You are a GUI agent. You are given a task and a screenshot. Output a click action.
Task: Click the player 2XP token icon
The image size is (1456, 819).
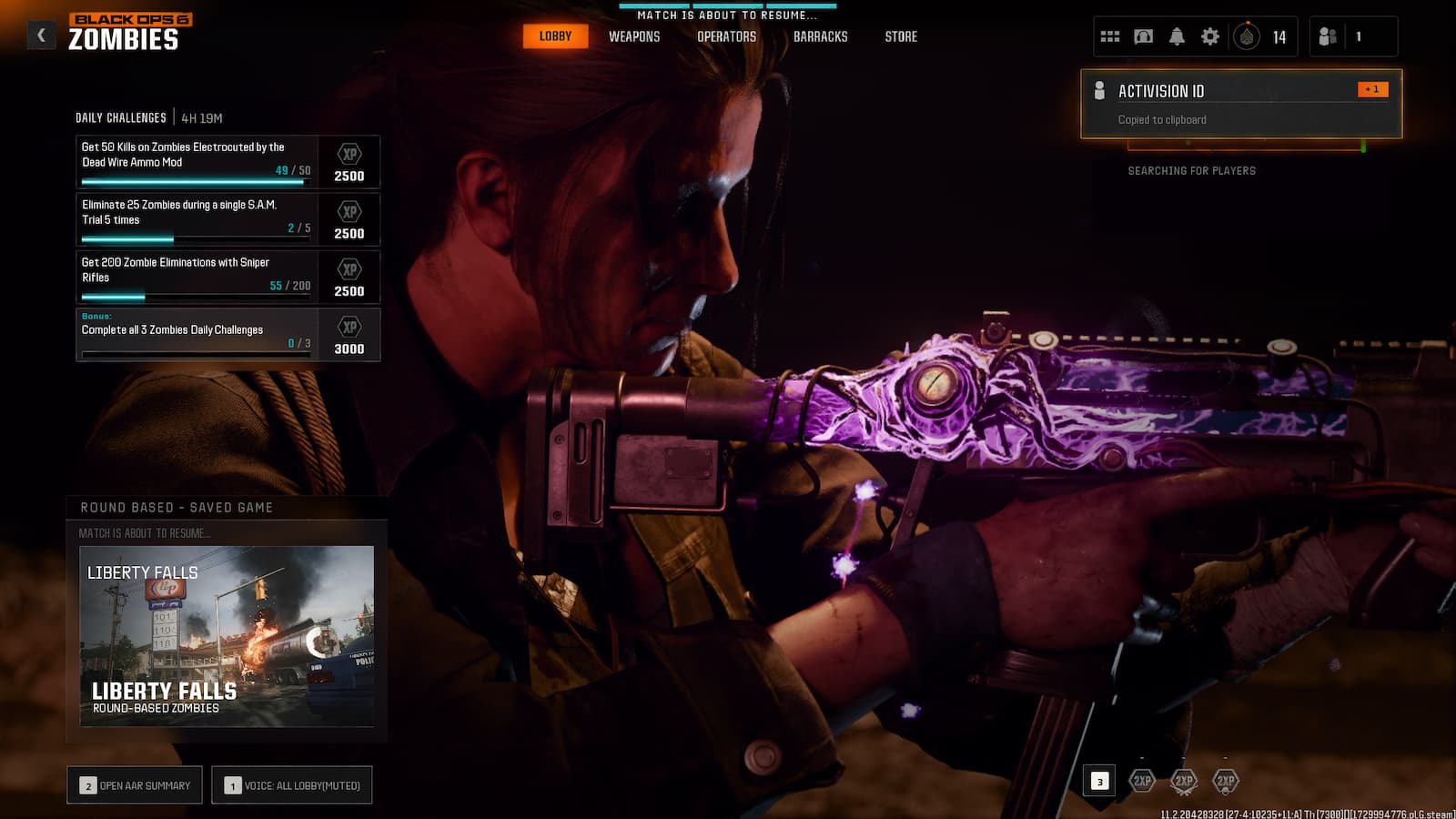(x=1140, y=781)
